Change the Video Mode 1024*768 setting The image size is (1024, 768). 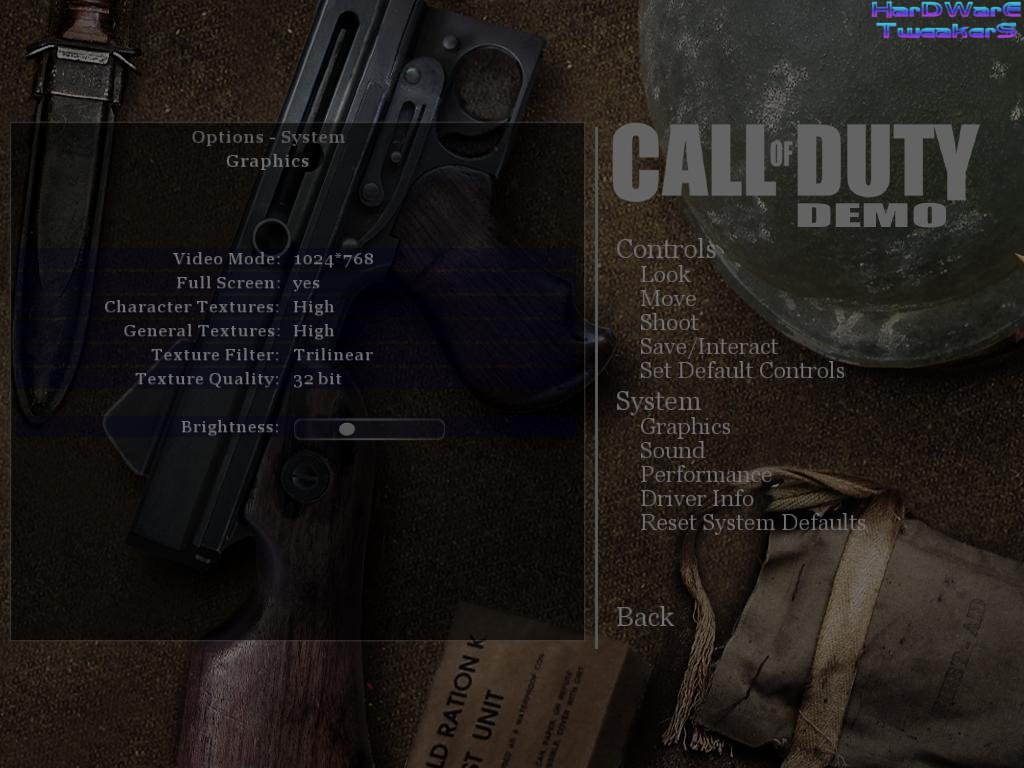[x=333, y=259]
